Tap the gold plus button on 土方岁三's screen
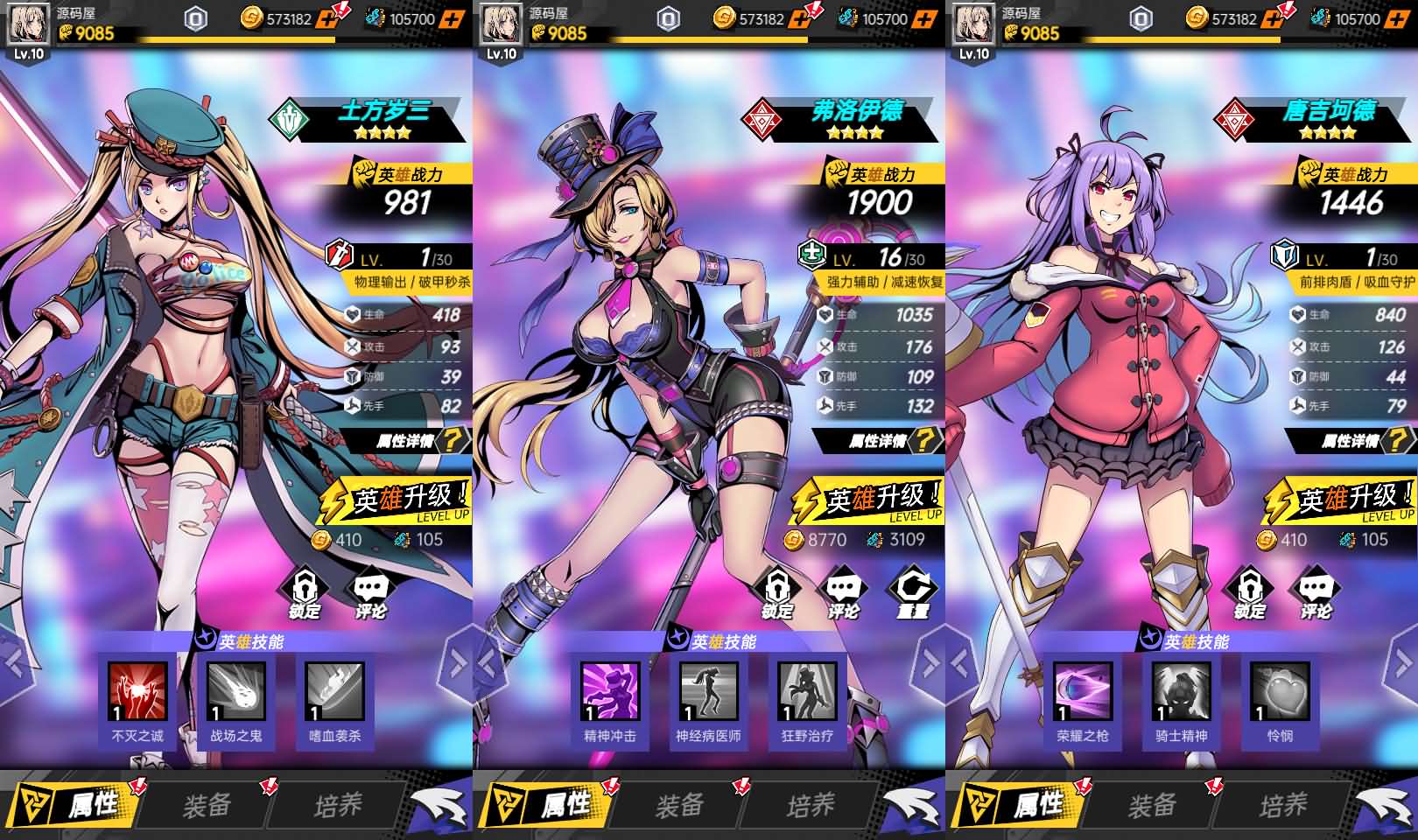1418x840 pixels. pyautogui.click(x=330, y=18)
